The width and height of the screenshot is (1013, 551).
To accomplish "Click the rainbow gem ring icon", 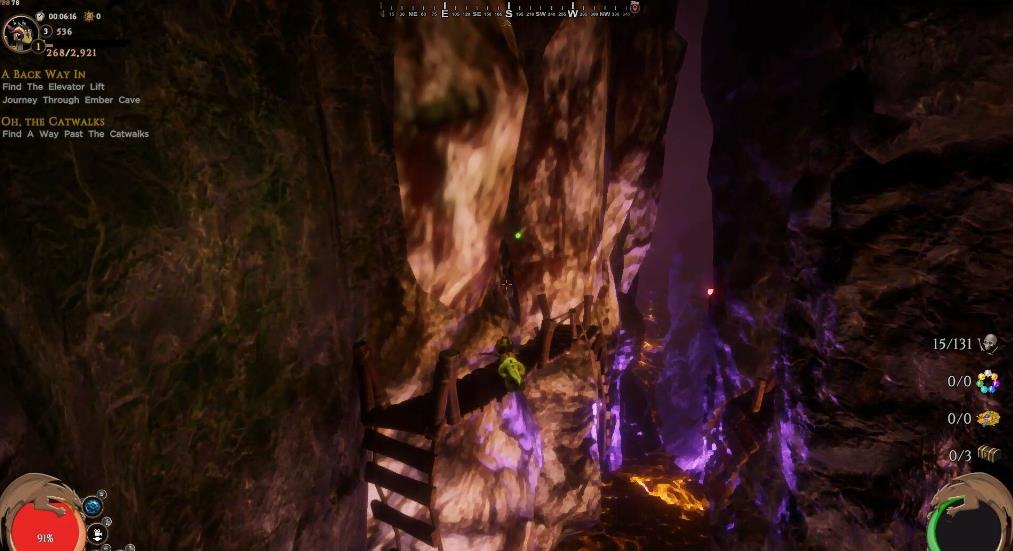I will [x=988, y=381].
